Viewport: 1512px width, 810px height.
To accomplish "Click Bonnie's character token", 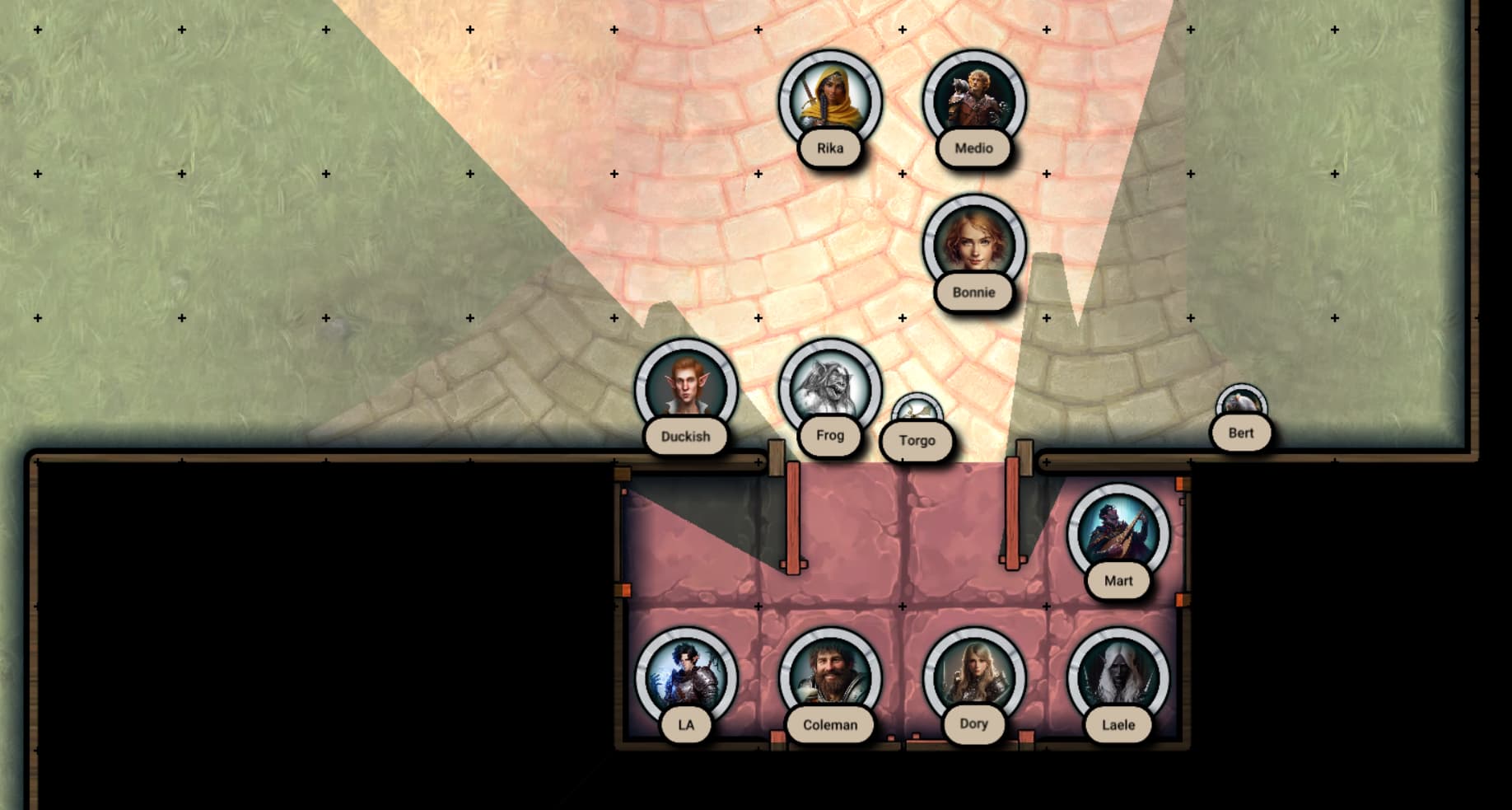I will click(x=973, y=244).
